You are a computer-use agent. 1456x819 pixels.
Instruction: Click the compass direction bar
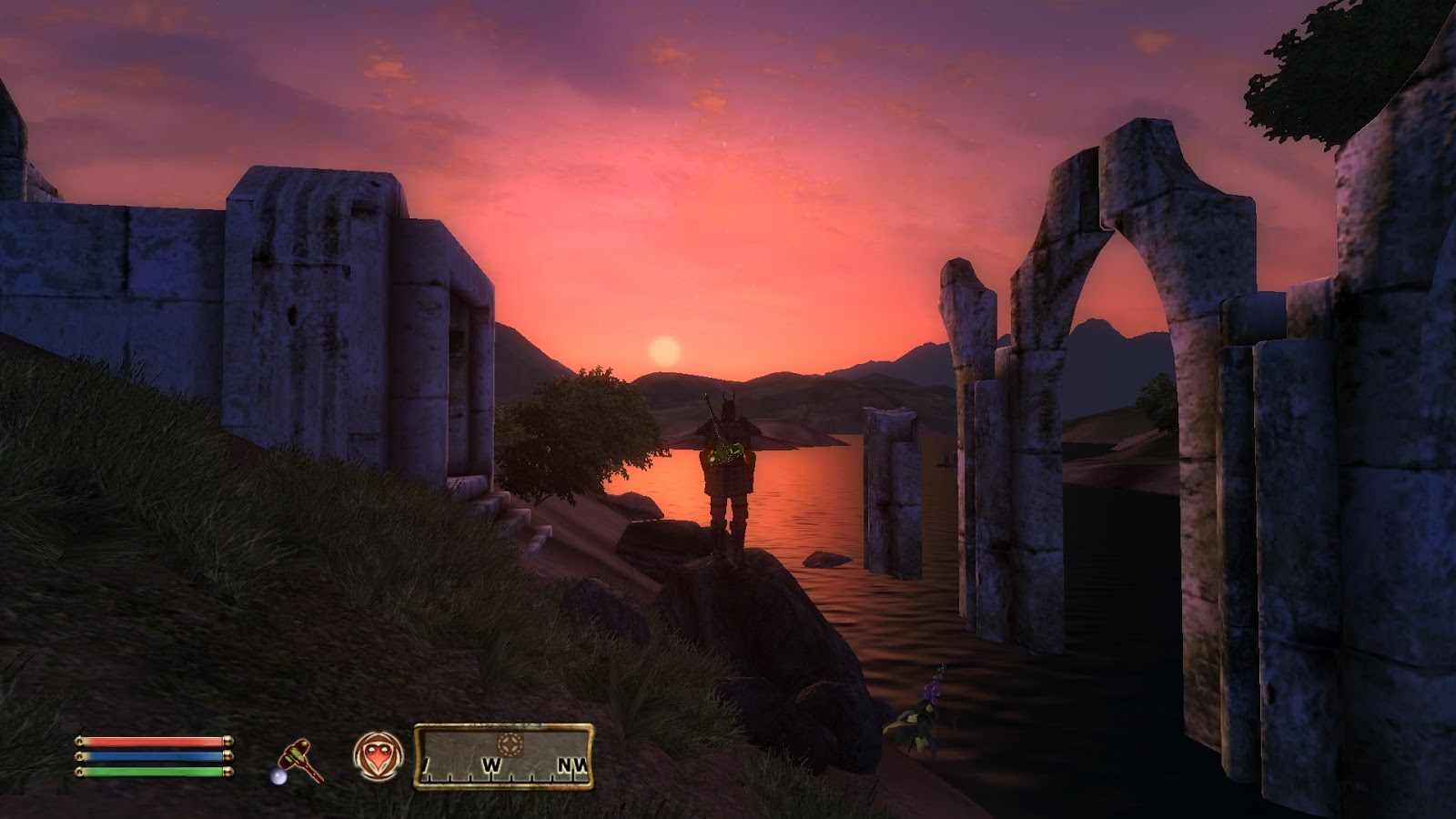(x=504, y=756)
